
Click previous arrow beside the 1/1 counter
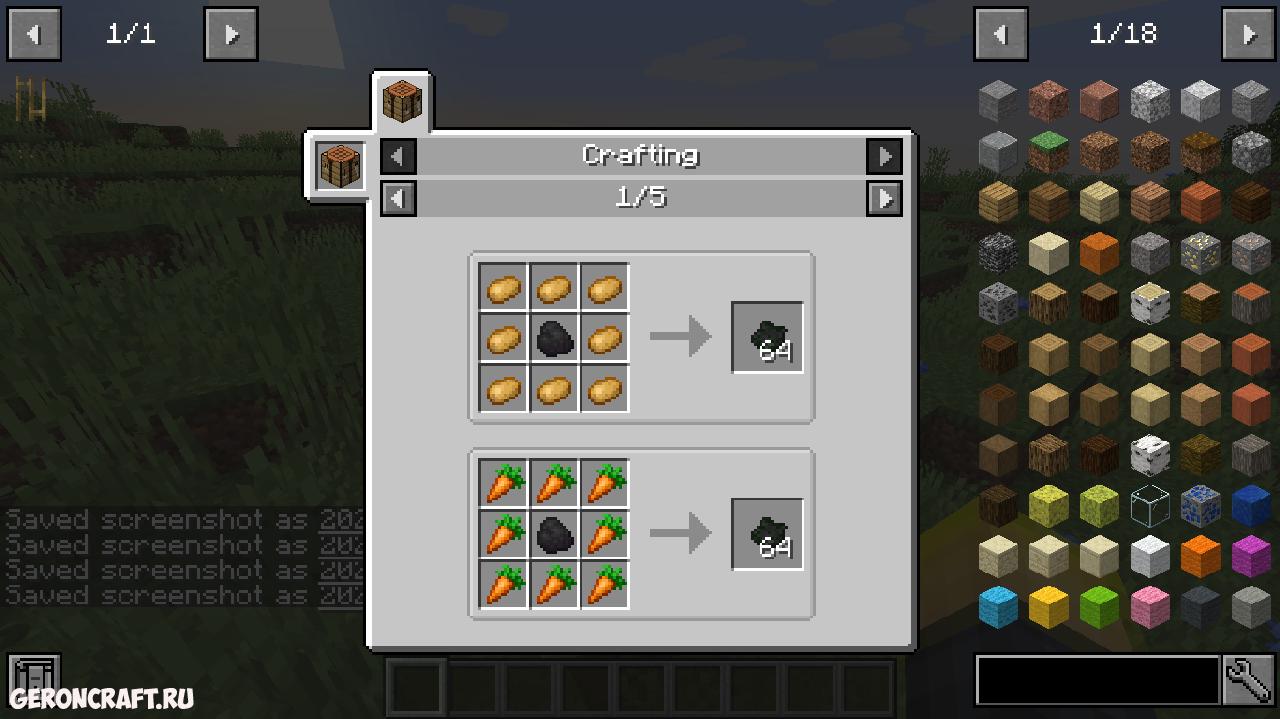[x=34, y=34]
